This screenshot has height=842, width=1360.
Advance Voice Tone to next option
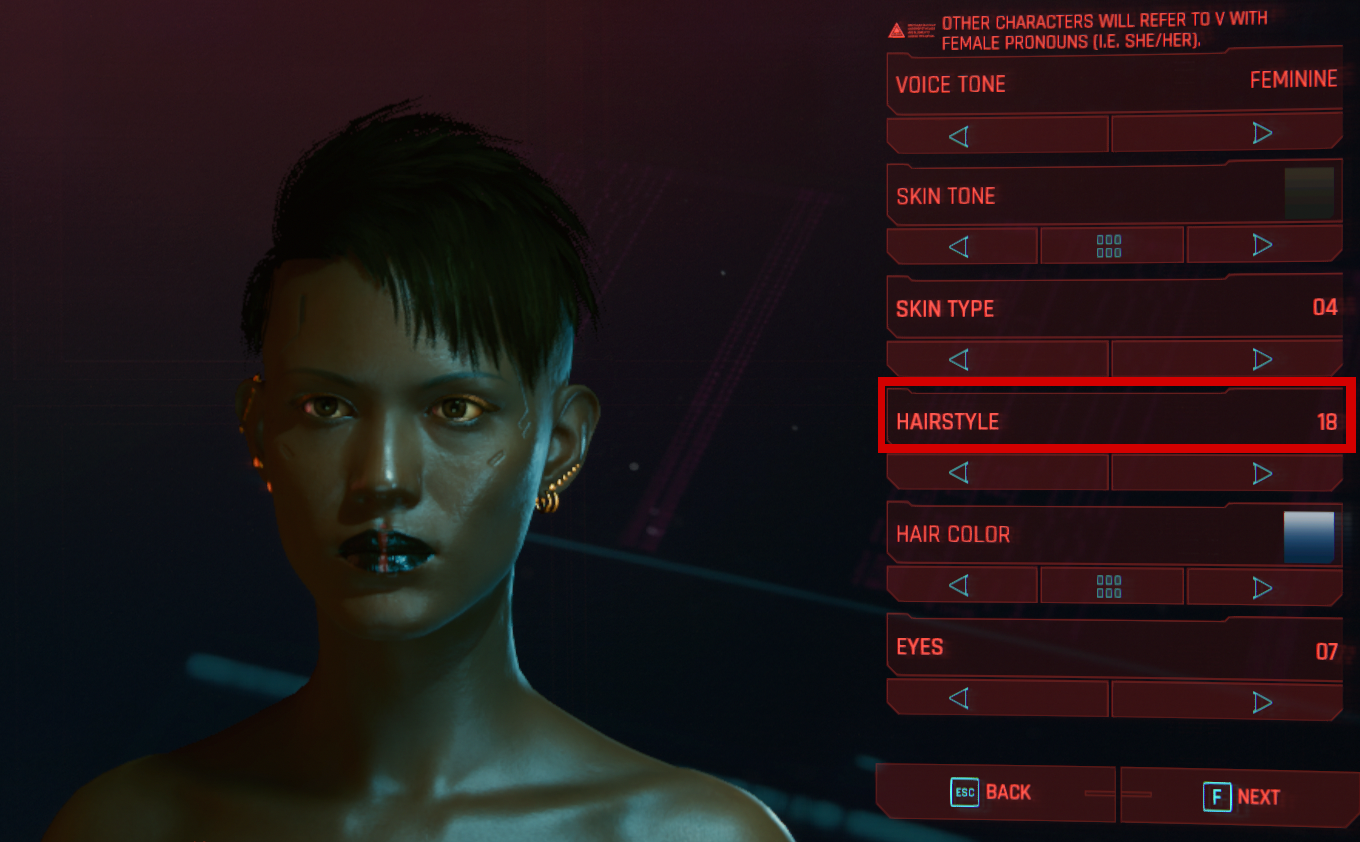coord(1227,134)
